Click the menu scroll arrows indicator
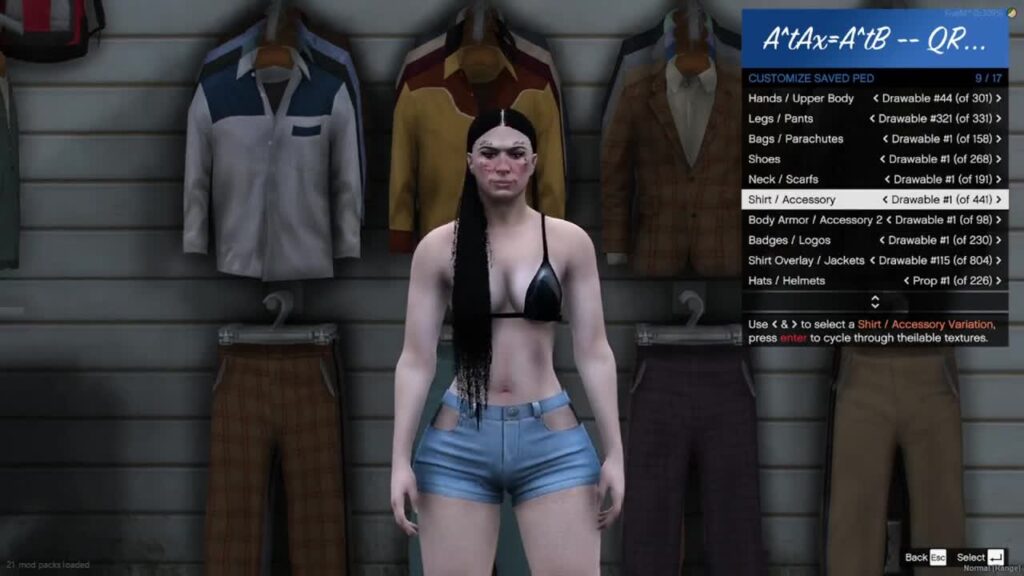The image size is (1024, 576). (875, 301)
